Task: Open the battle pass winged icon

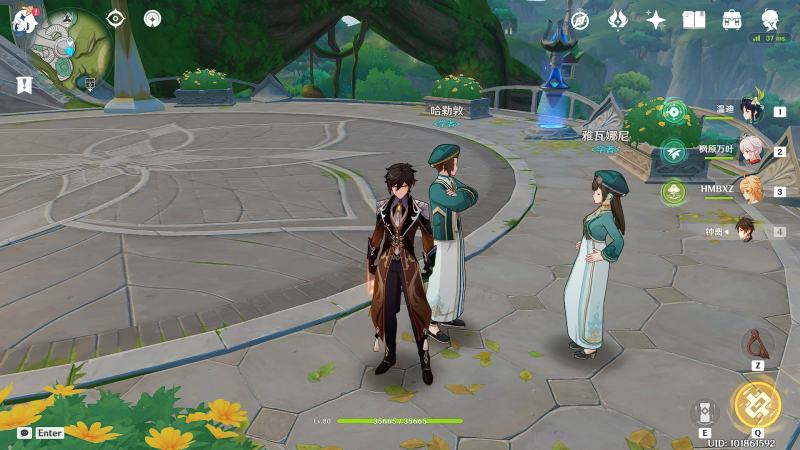Action: coord(618,19)
